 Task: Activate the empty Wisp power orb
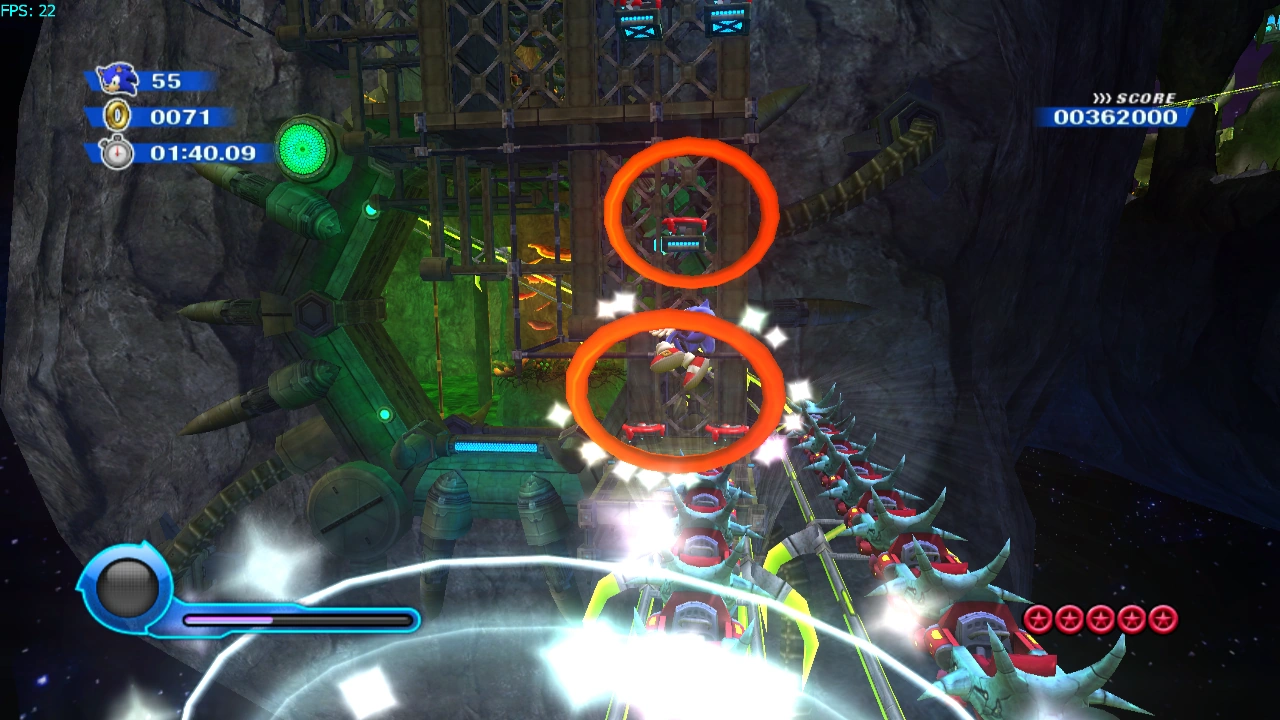coord(126,587)
